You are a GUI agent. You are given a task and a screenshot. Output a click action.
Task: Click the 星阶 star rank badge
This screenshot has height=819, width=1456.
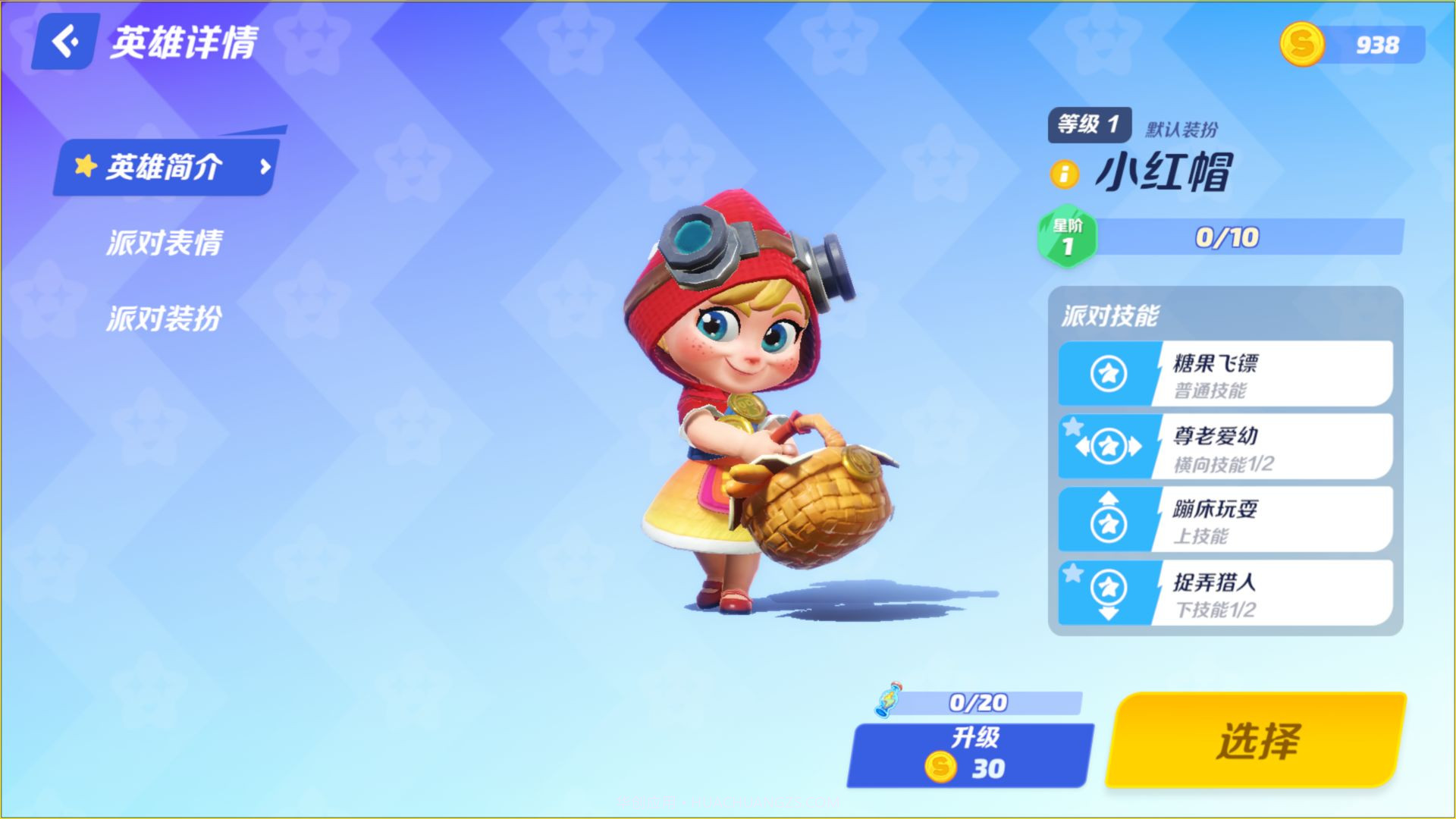(1067, 237)
